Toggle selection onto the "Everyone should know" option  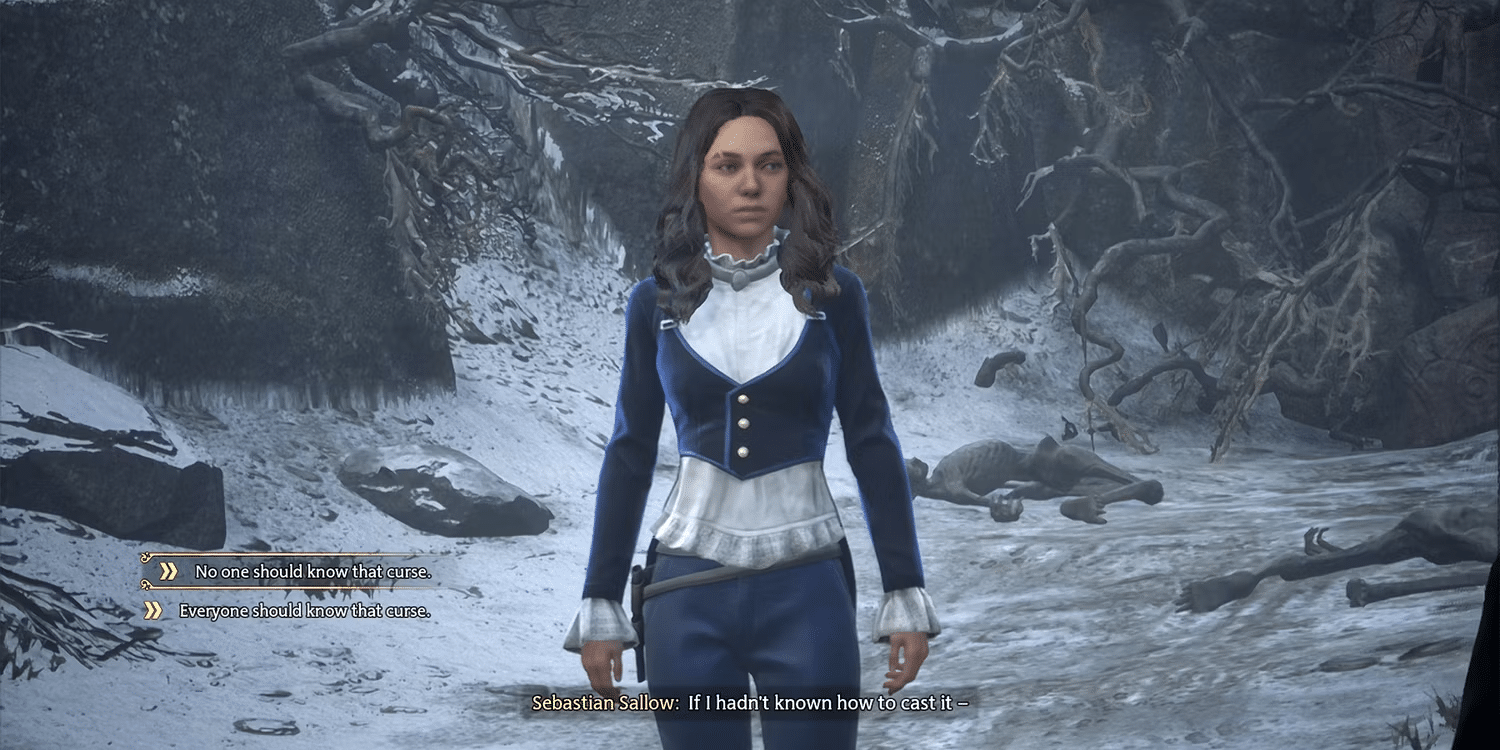300,608
